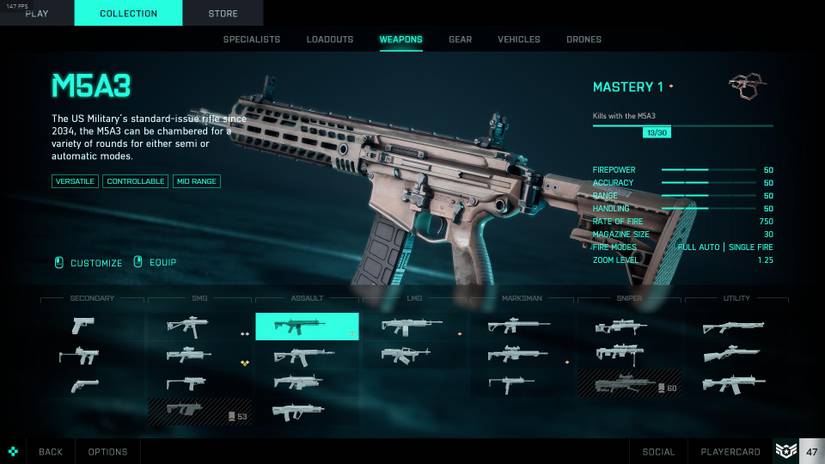Open the Options menu
Screen dimensions: 825x464
(107, 452)
